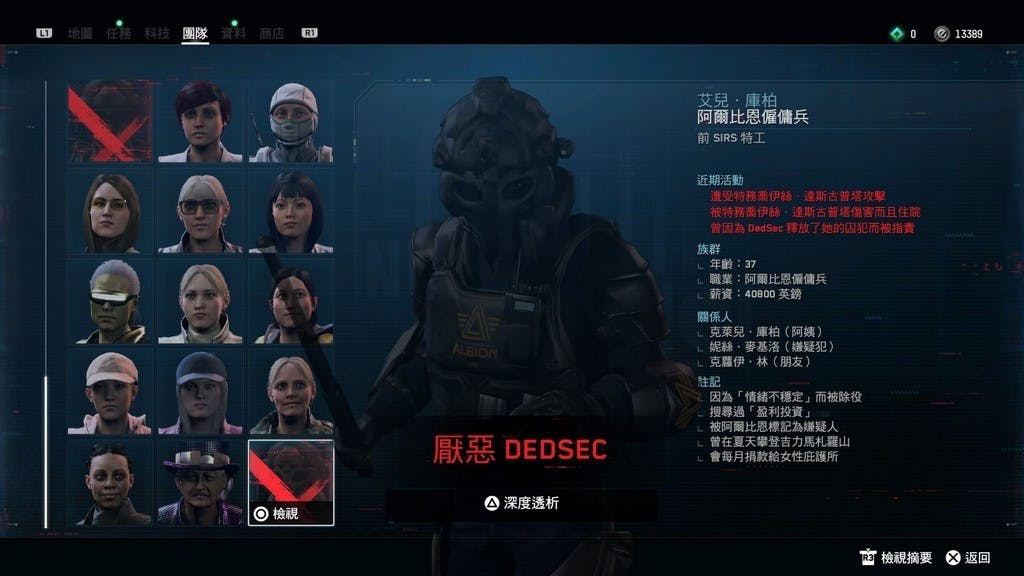The width and height of the screenshot is (1024, 576).
Task: Choose the operative with short dark-red hair
Action: click(x=200, y=122)
